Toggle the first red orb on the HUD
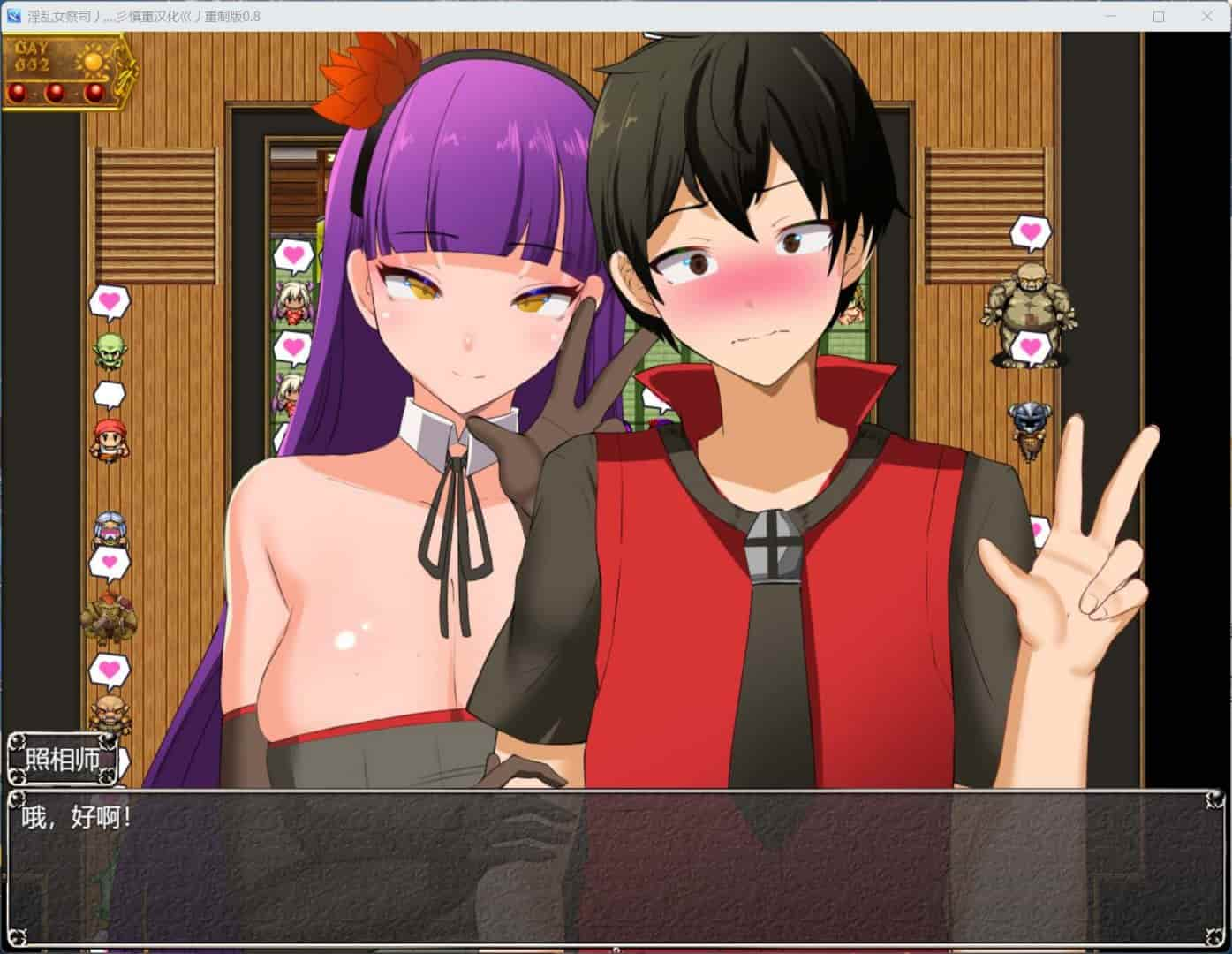Image resolution: width=1232 pixels, height=954 pixels. [x=18, y=92]
